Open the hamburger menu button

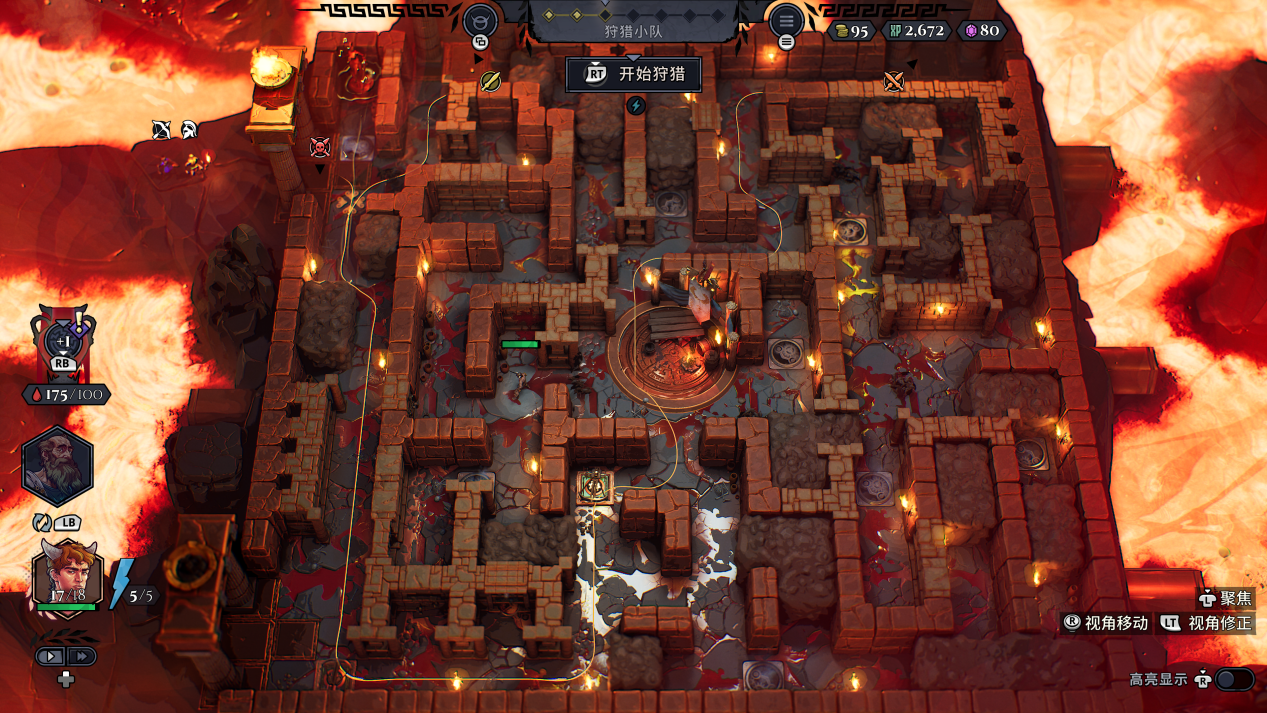[786, 21]
